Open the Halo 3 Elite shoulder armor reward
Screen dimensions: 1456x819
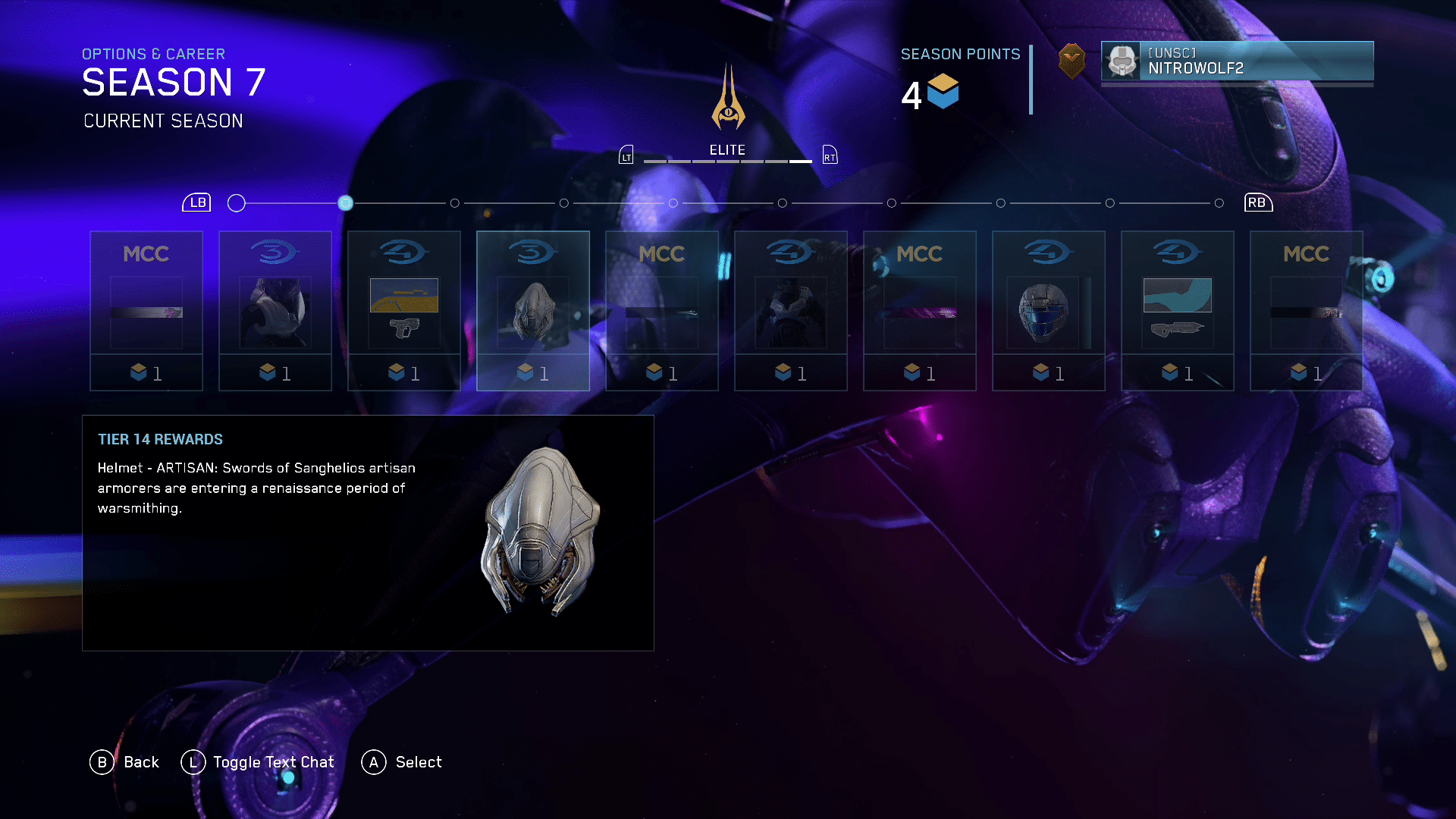click(275, 311)
